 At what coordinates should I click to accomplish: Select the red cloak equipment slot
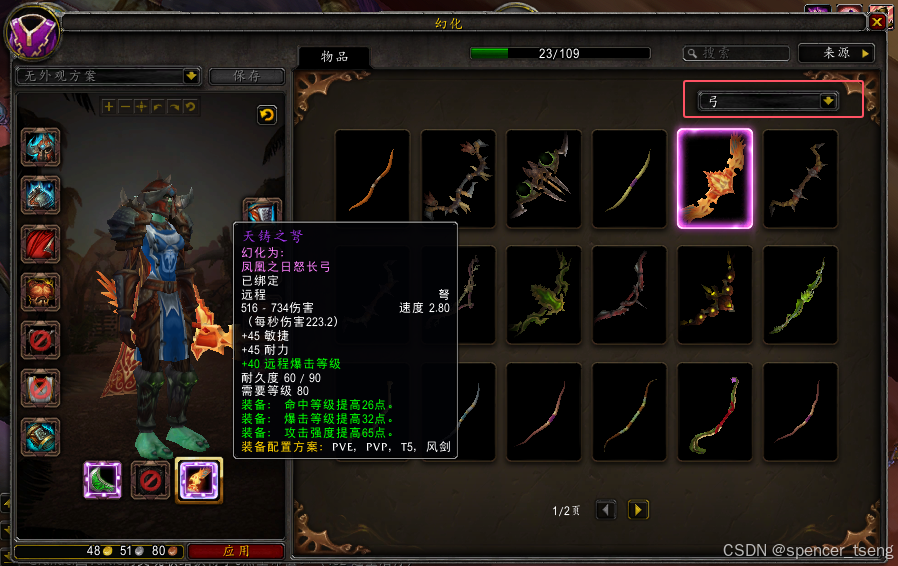[41, 243]
